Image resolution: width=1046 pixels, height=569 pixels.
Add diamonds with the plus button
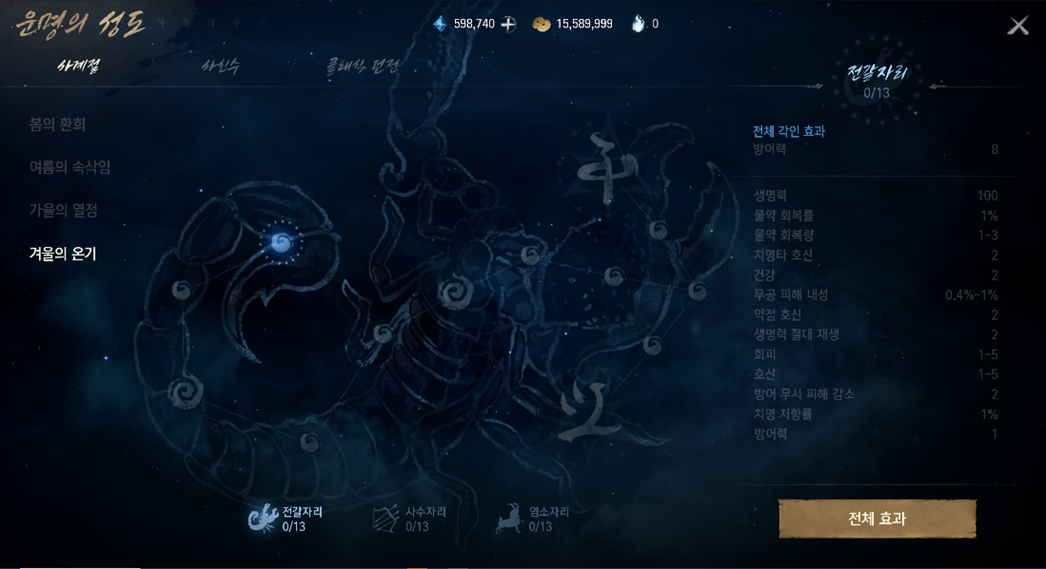508,24
